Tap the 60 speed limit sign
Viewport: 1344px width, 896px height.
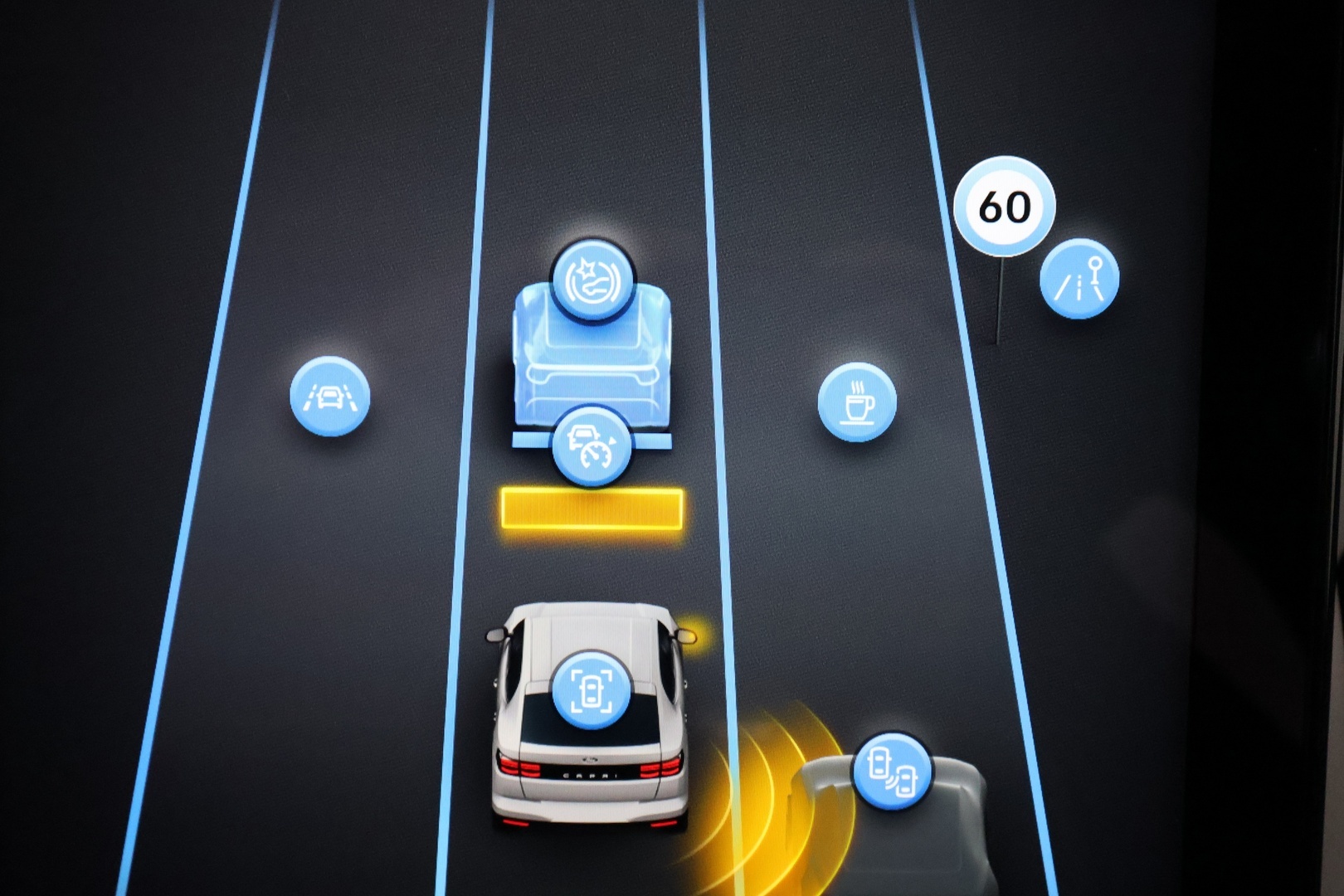coord(1004,206)
